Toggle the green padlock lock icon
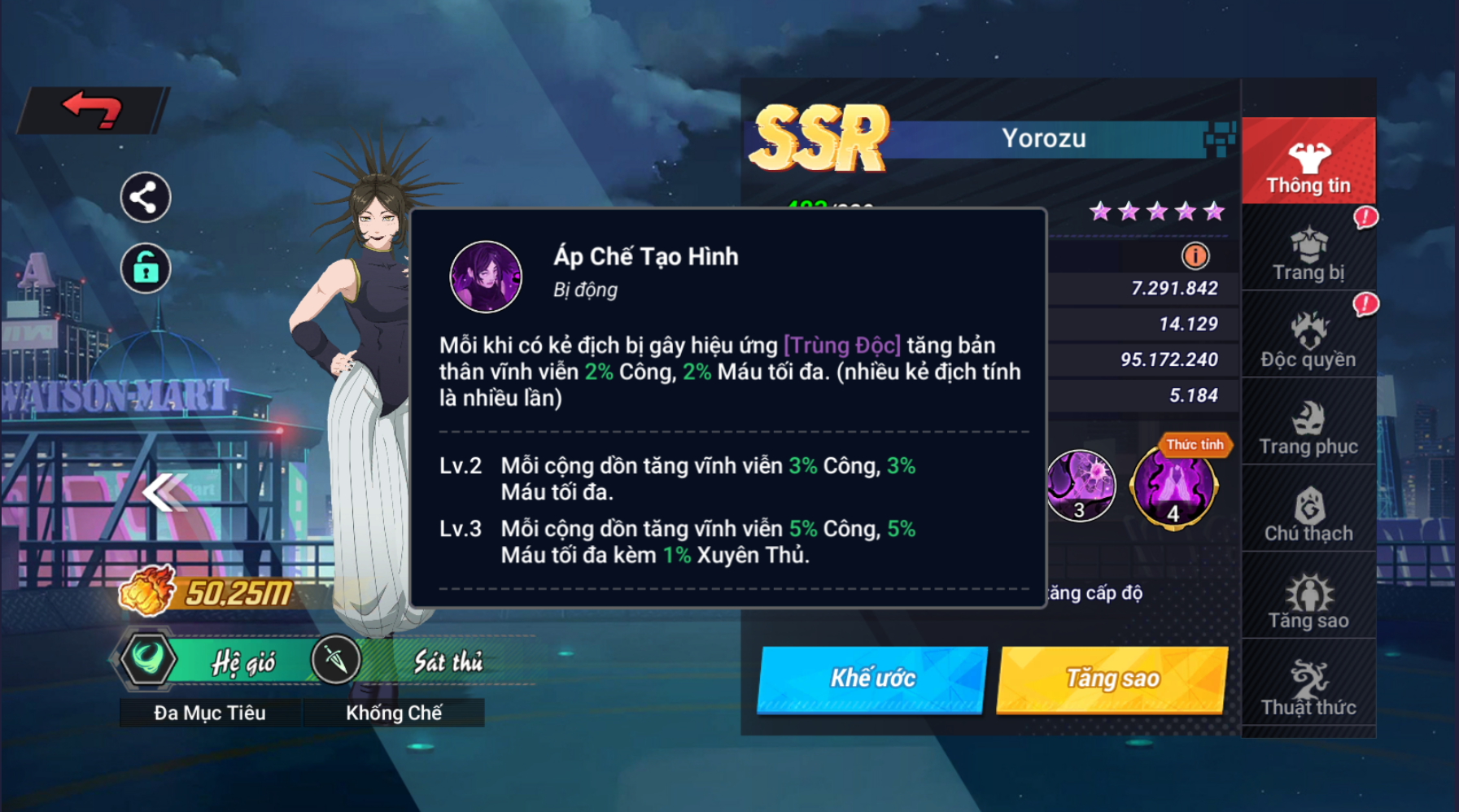Screen dimensions: 1459x812 click(x=145, y=268)
